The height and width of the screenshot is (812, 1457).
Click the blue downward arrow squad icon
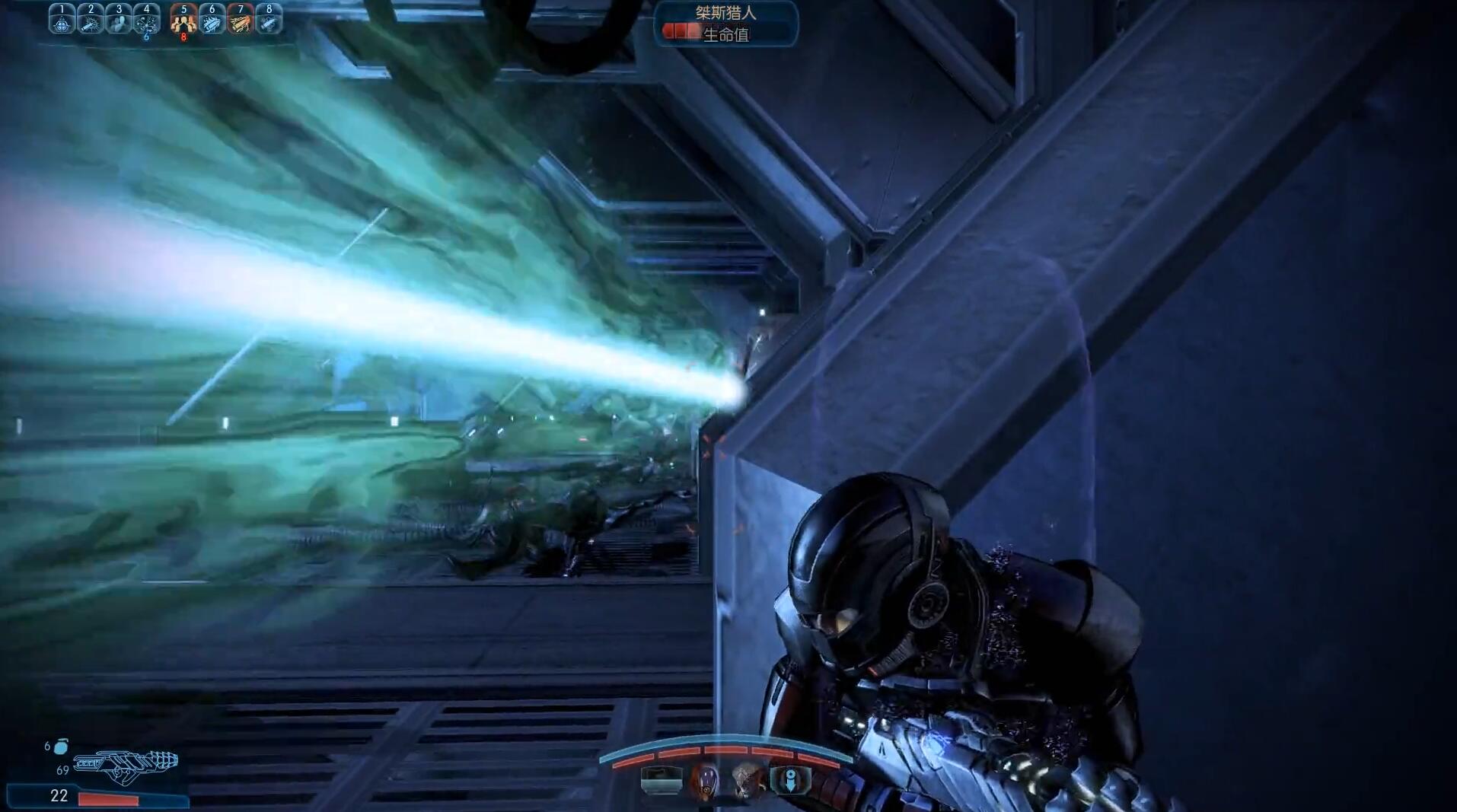(791, 780)
